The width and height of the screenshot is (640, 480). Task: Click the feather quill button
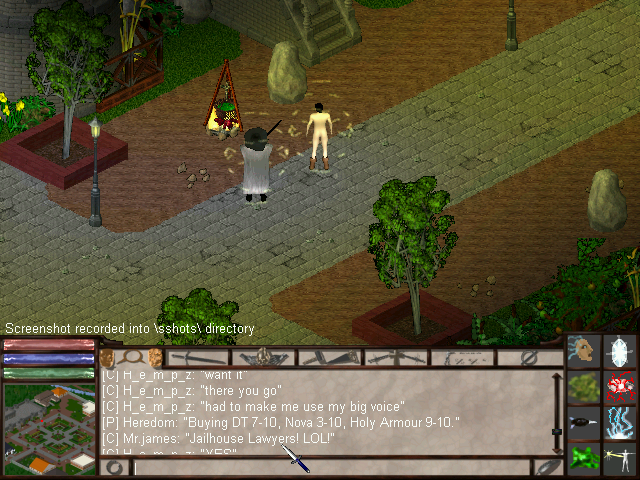547,467
